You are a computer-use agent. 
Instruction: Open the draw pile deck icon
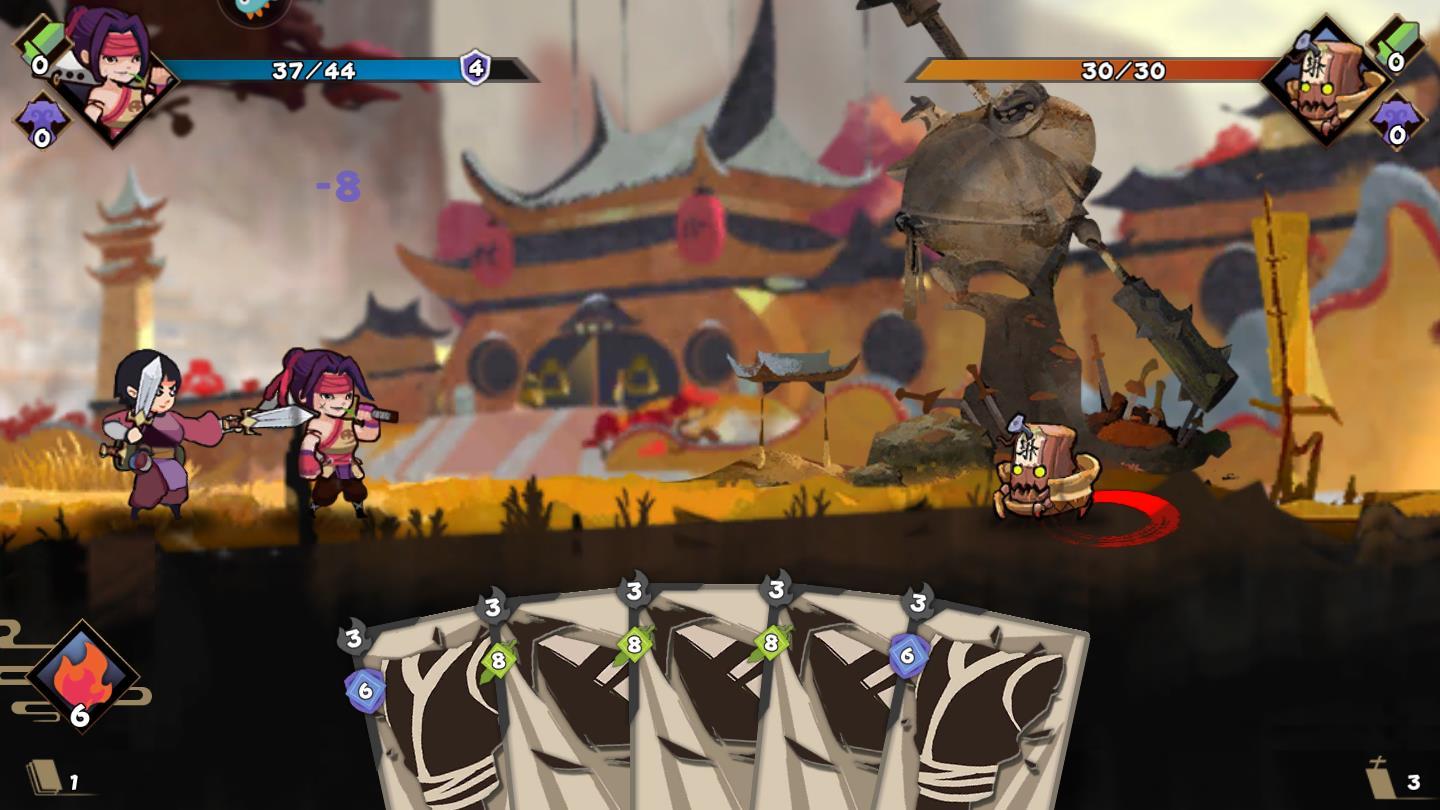point(45,778)
